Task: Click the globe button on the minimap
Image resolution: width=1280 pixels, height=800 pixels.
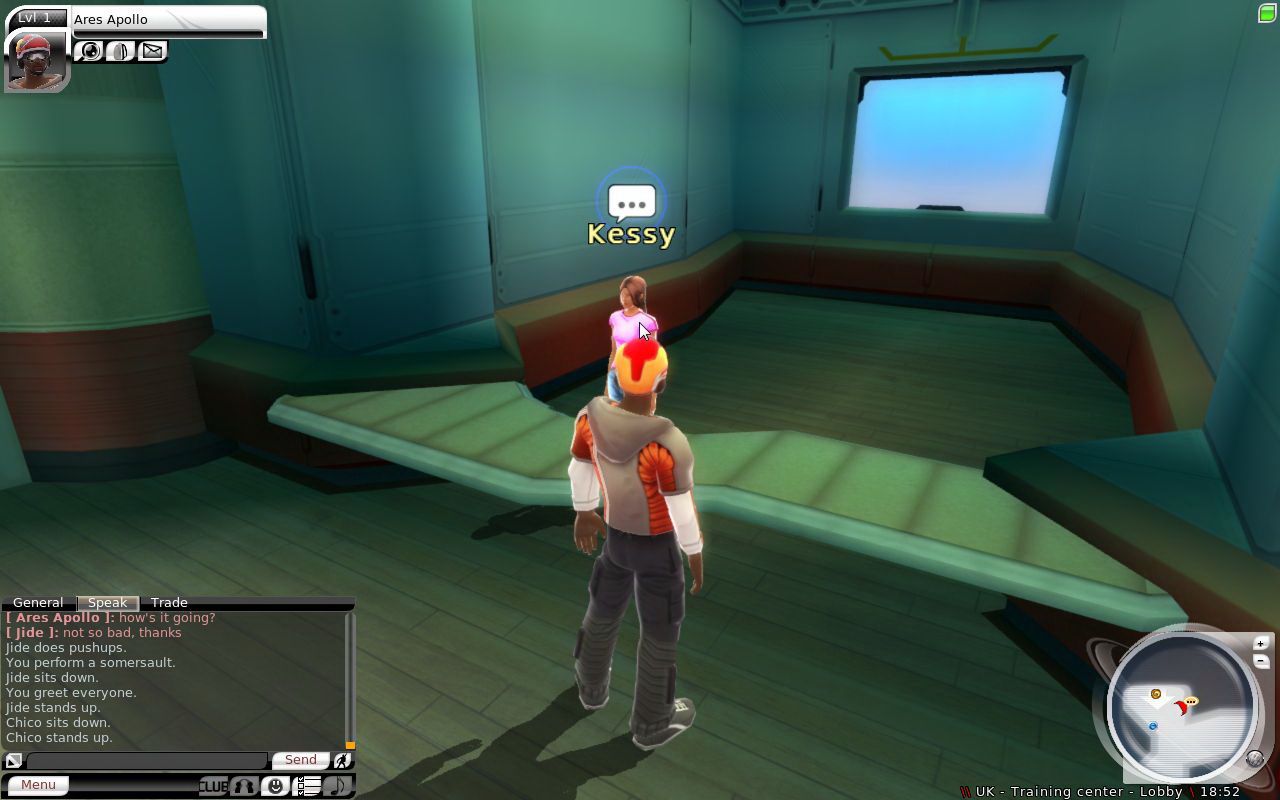Action: (x=1255, y=758)
